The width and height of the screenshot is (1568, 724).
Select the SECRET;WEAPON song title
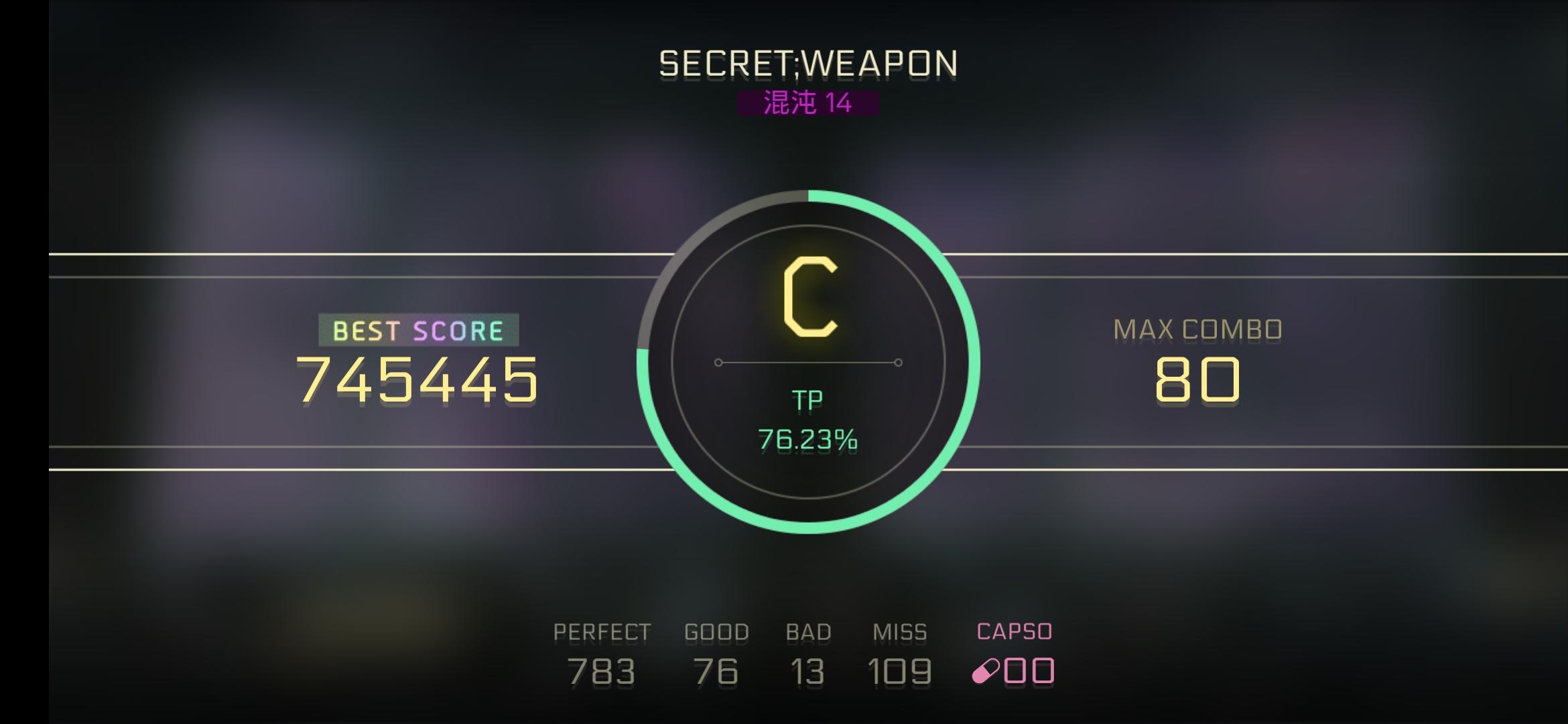point(807,64)
